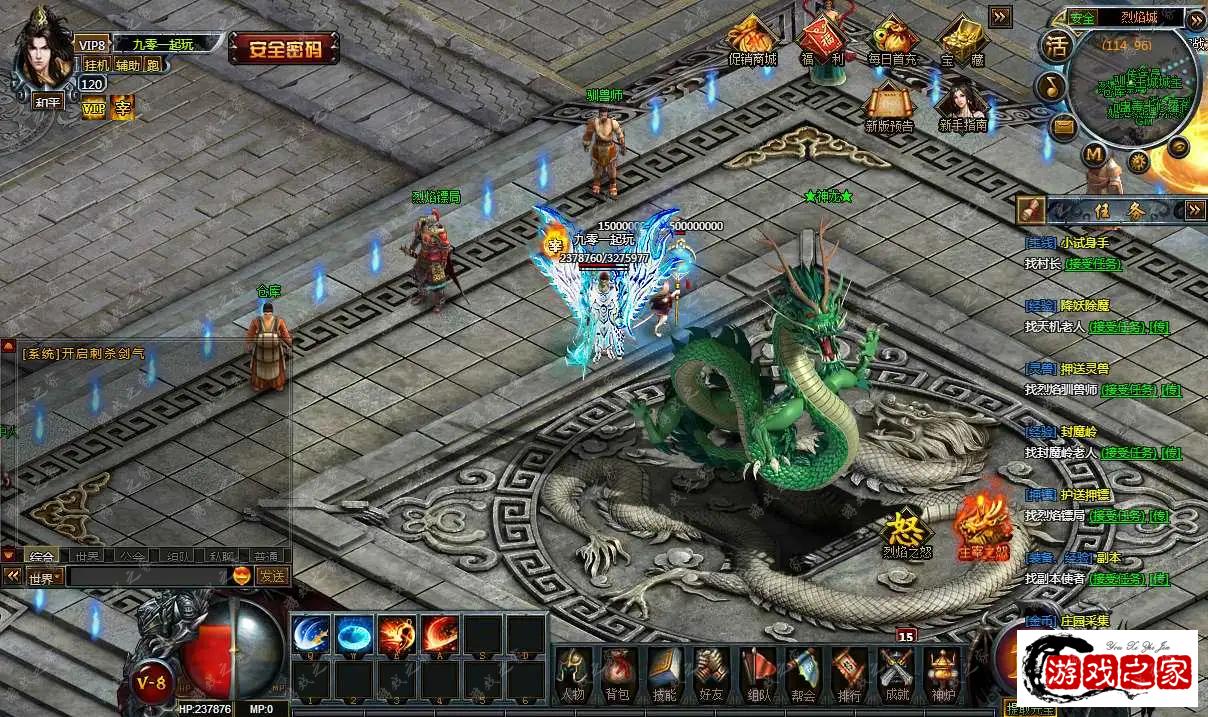The height and width of the screenshot is (717, 1208).
Task: Activate the 烈焰之怒 rage skill icon
Action: (x=907, y=532)
